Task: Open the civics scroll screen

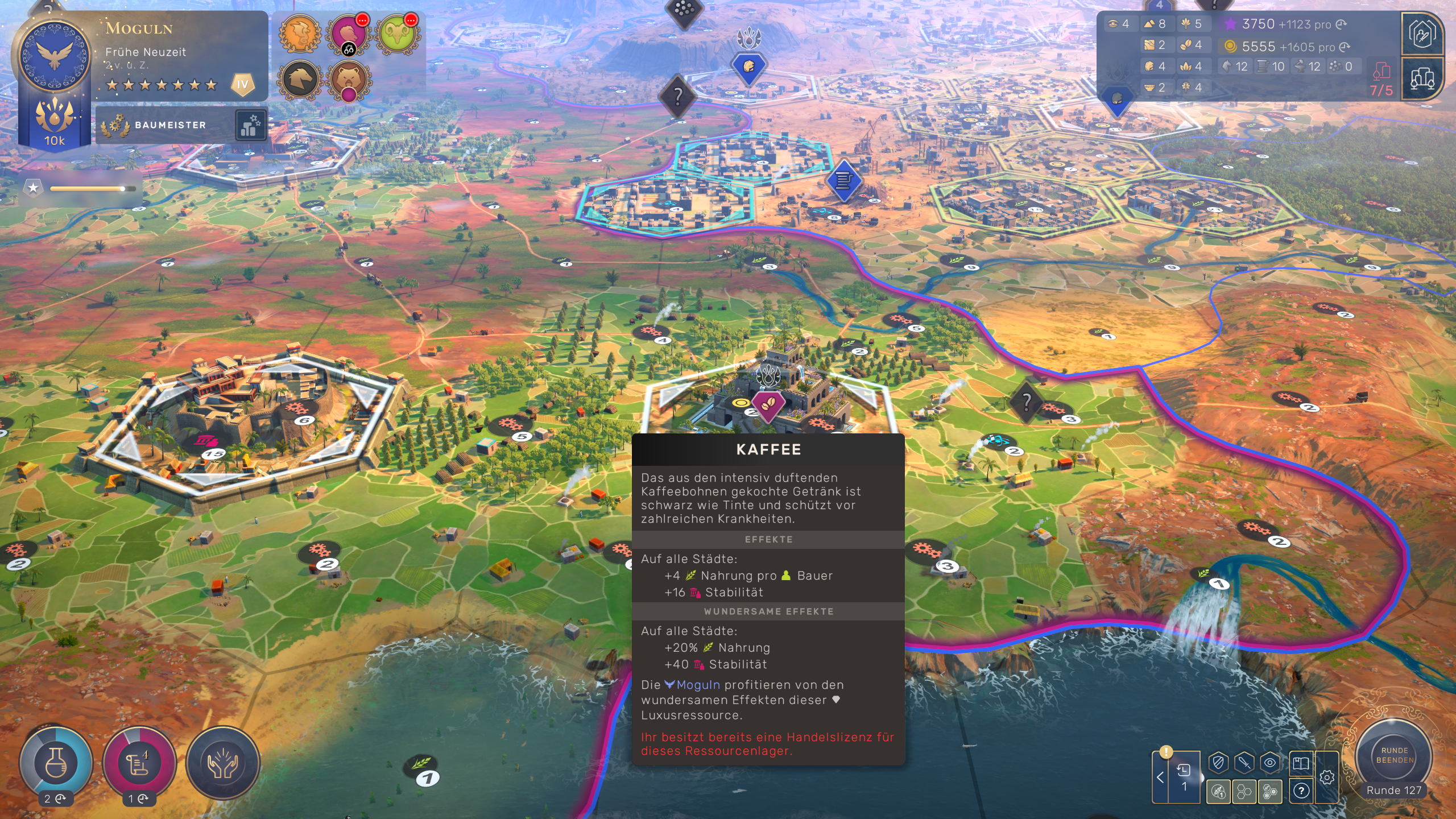Action: (139, 762)
